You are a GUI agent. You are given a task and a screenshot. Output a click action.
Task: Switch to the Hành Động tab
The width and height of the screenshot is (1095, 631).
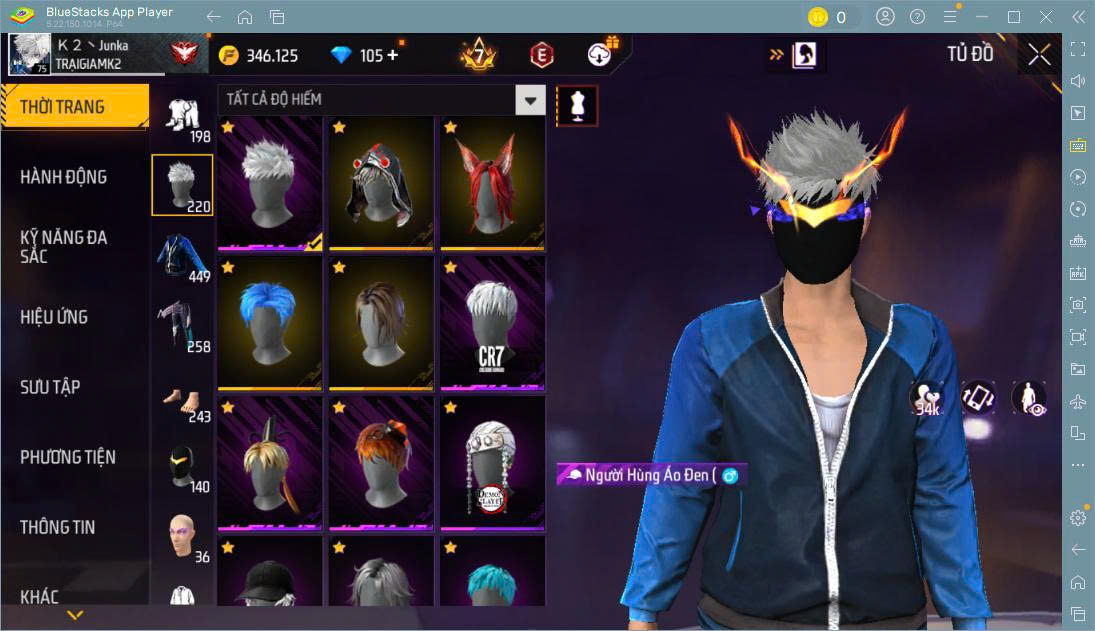click(x=64, y=177)
